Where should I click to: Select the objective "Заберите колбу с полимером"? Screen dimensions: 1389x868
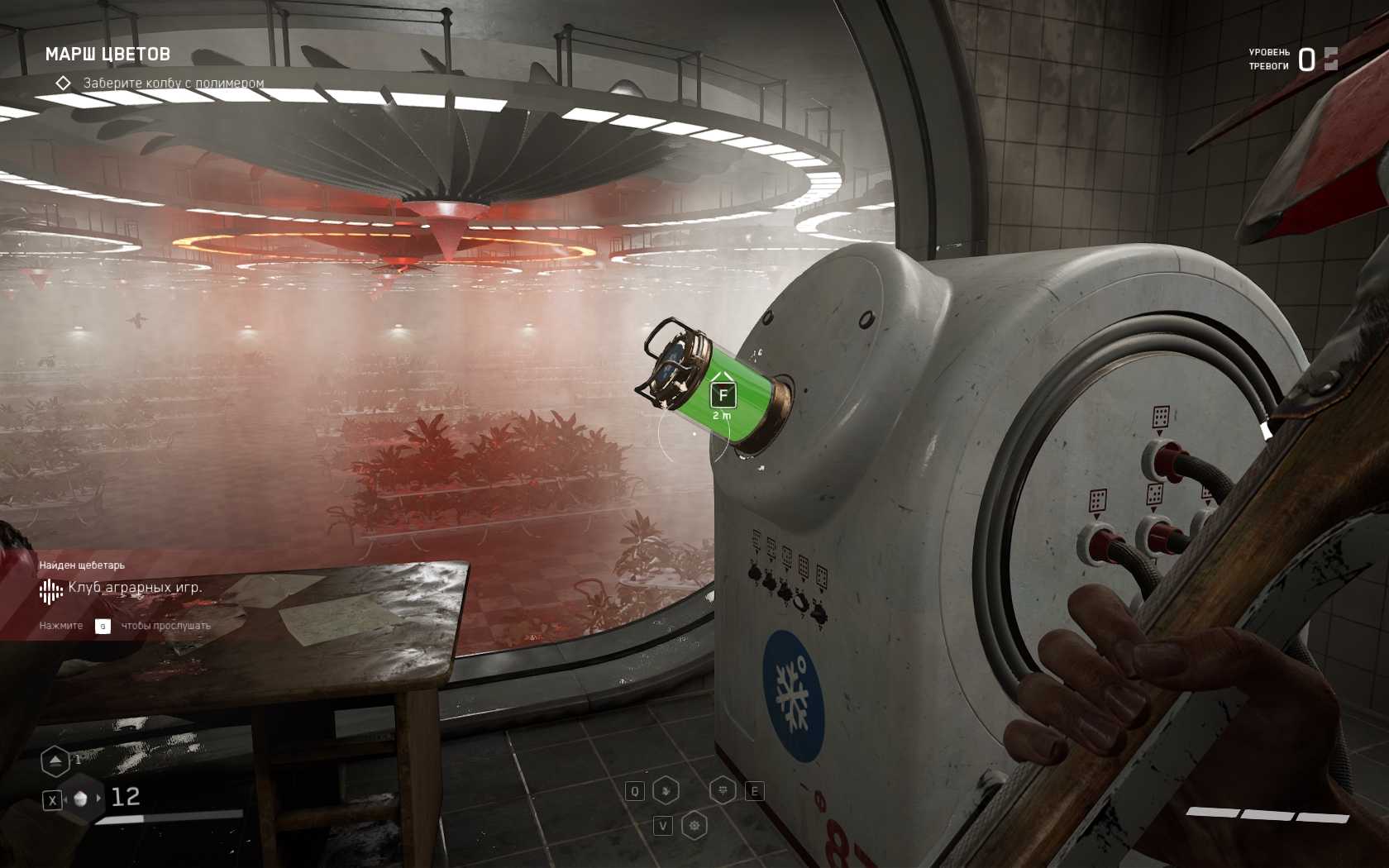(x=173, y=83)
